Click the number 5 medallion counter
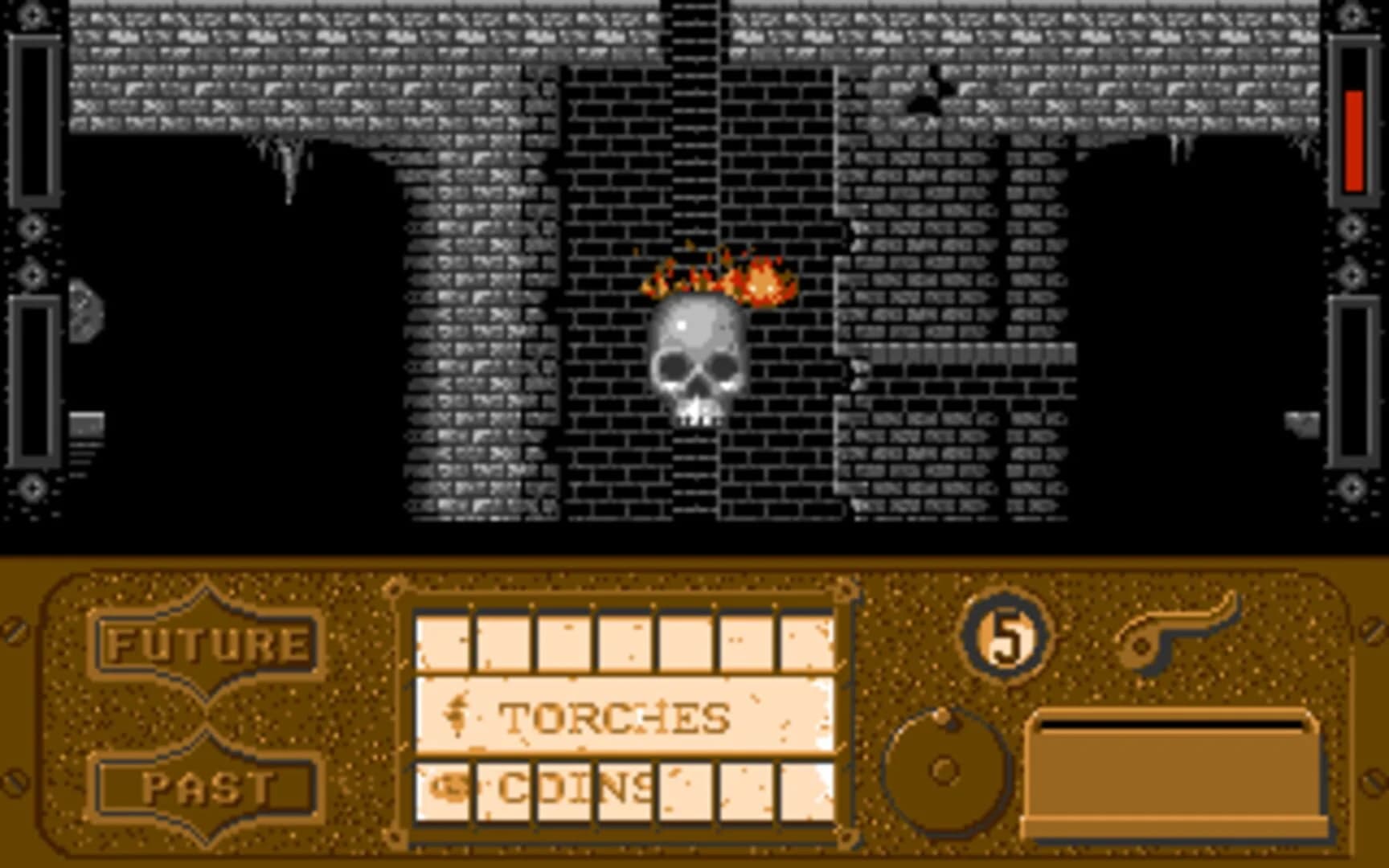Viewport: 1389px width, 868px height. [x=1006, y=635]
